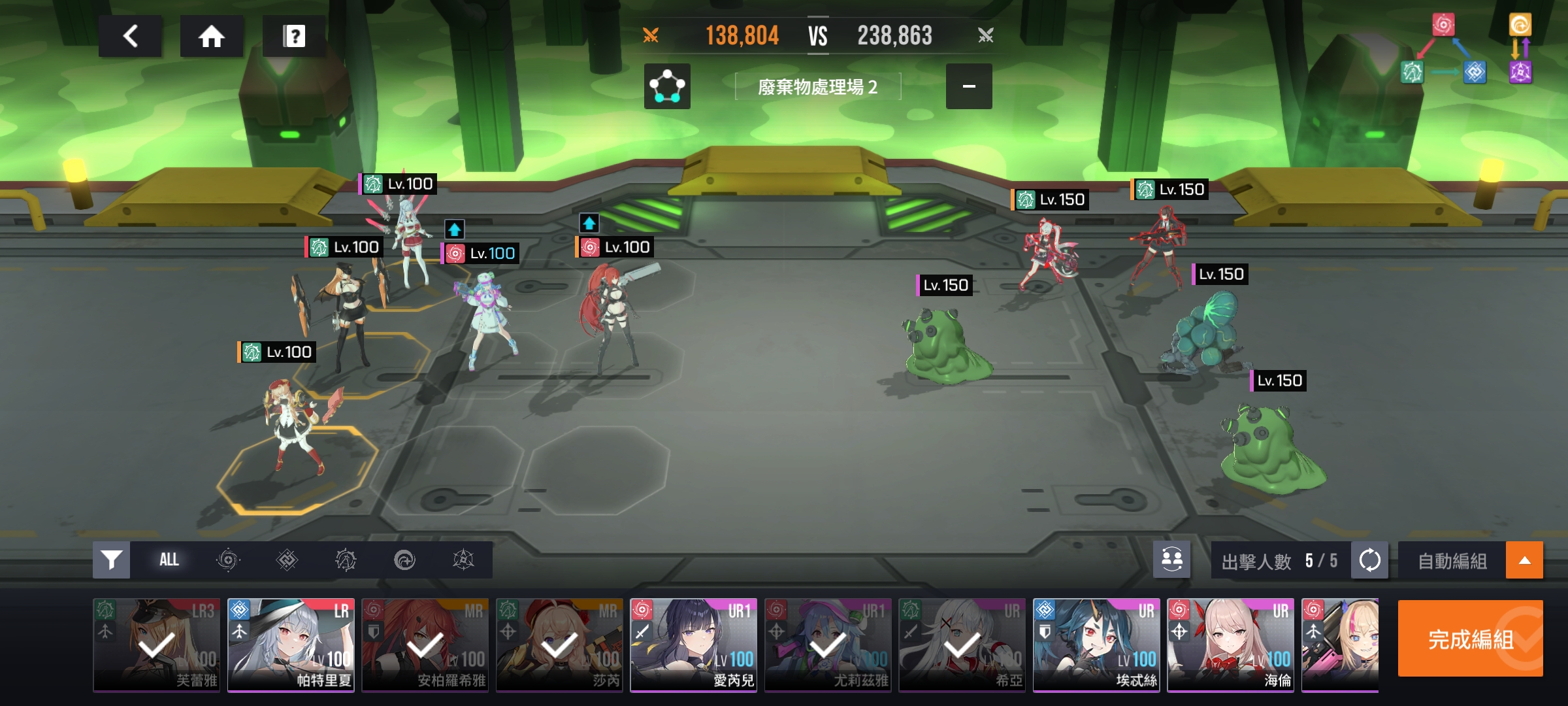
Task: Pick 海倫 character card
Action: point(1230,645)
